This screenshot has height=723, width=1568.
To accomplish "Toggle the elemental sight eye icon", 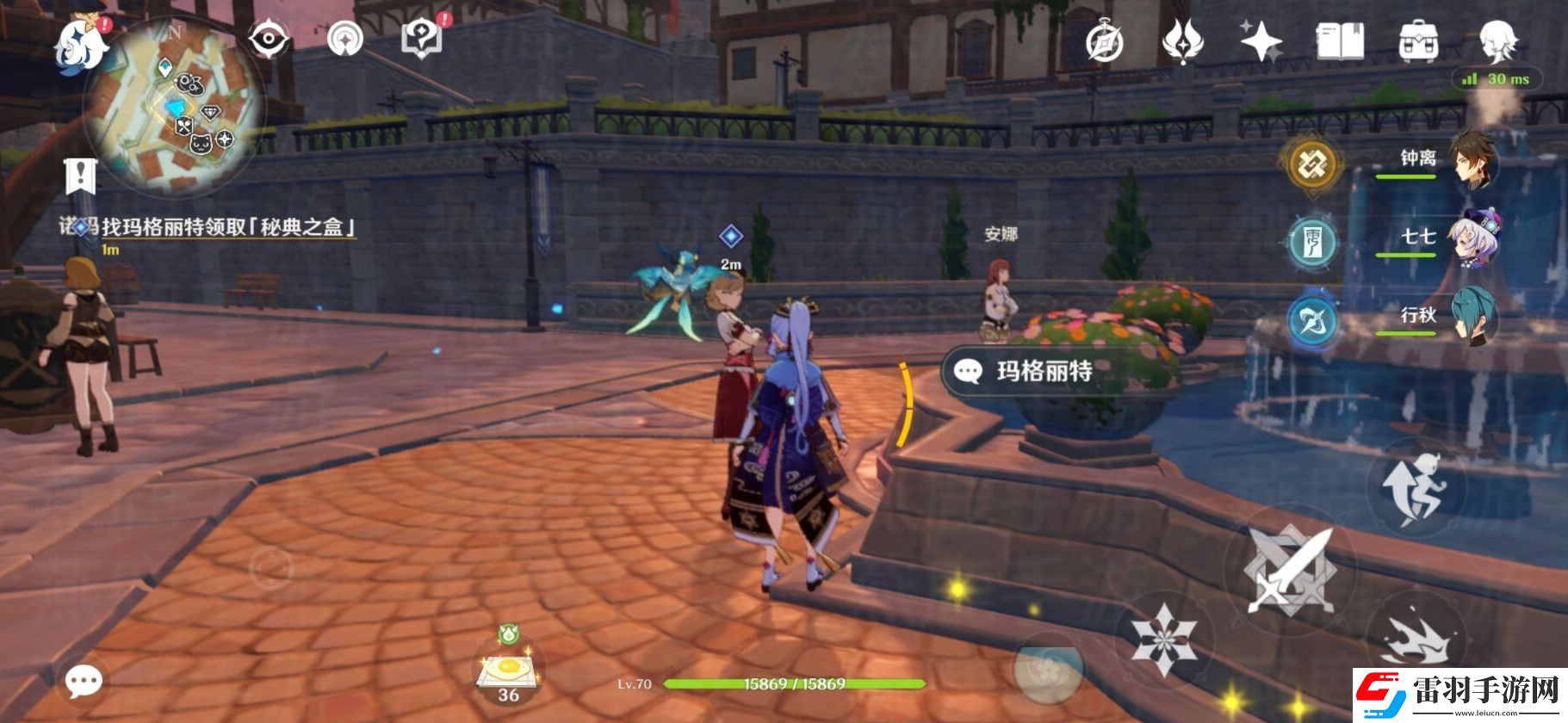I will coord(268,40).
